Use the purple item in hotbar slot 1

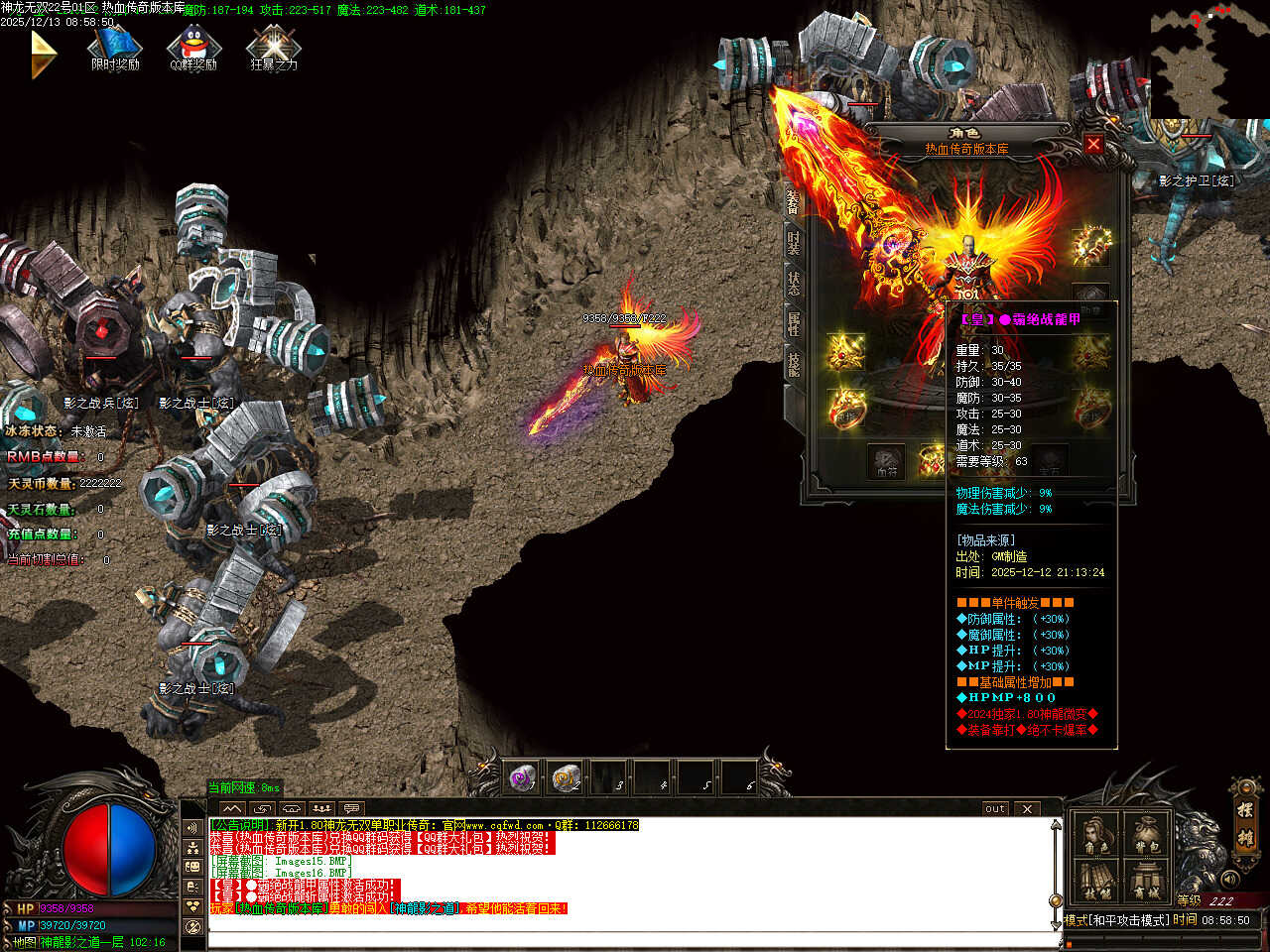click(522, 778)
